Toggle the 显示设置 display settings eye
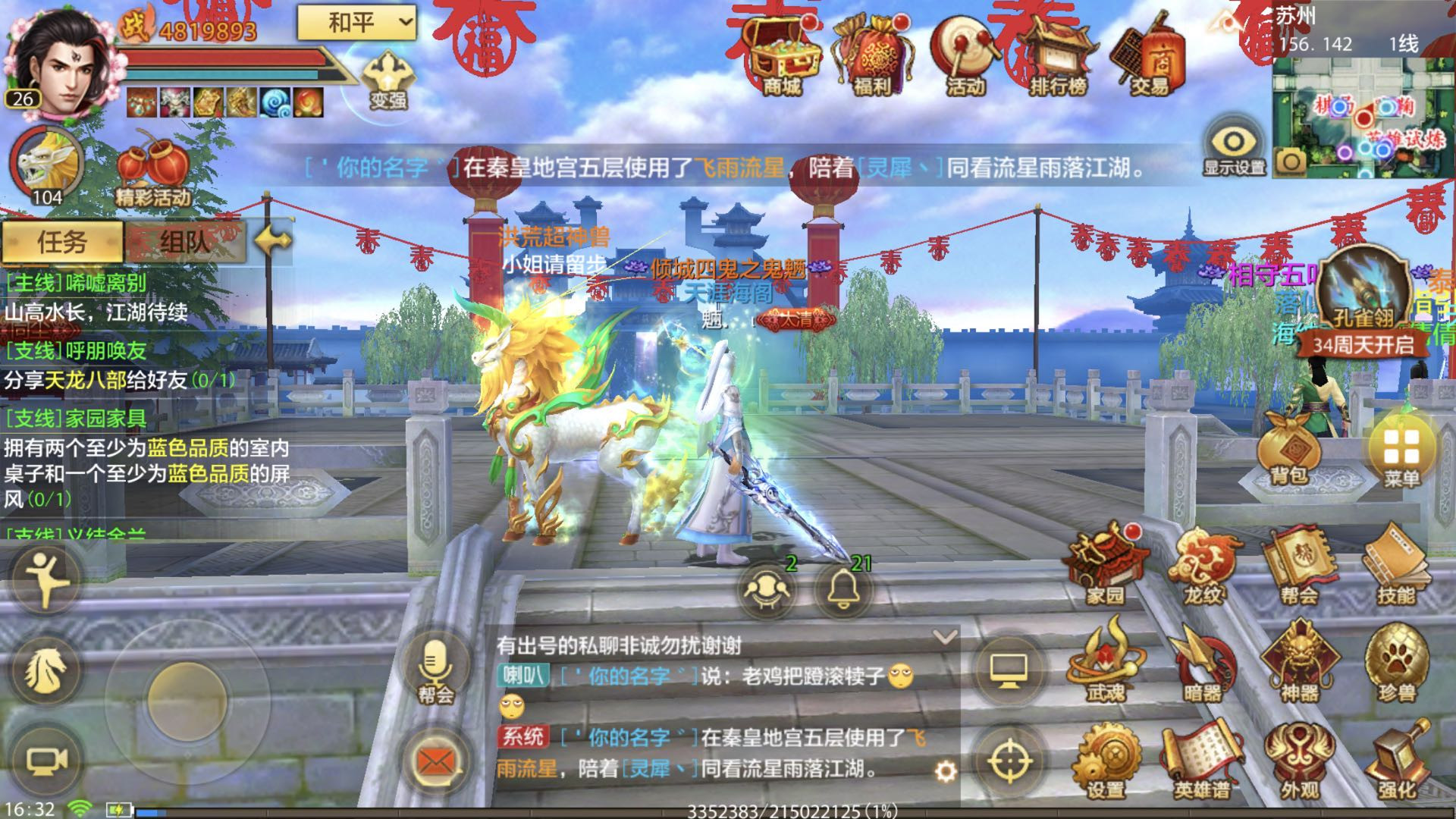The height and width of the screenshot is (819, 1456). point(1232,144)
